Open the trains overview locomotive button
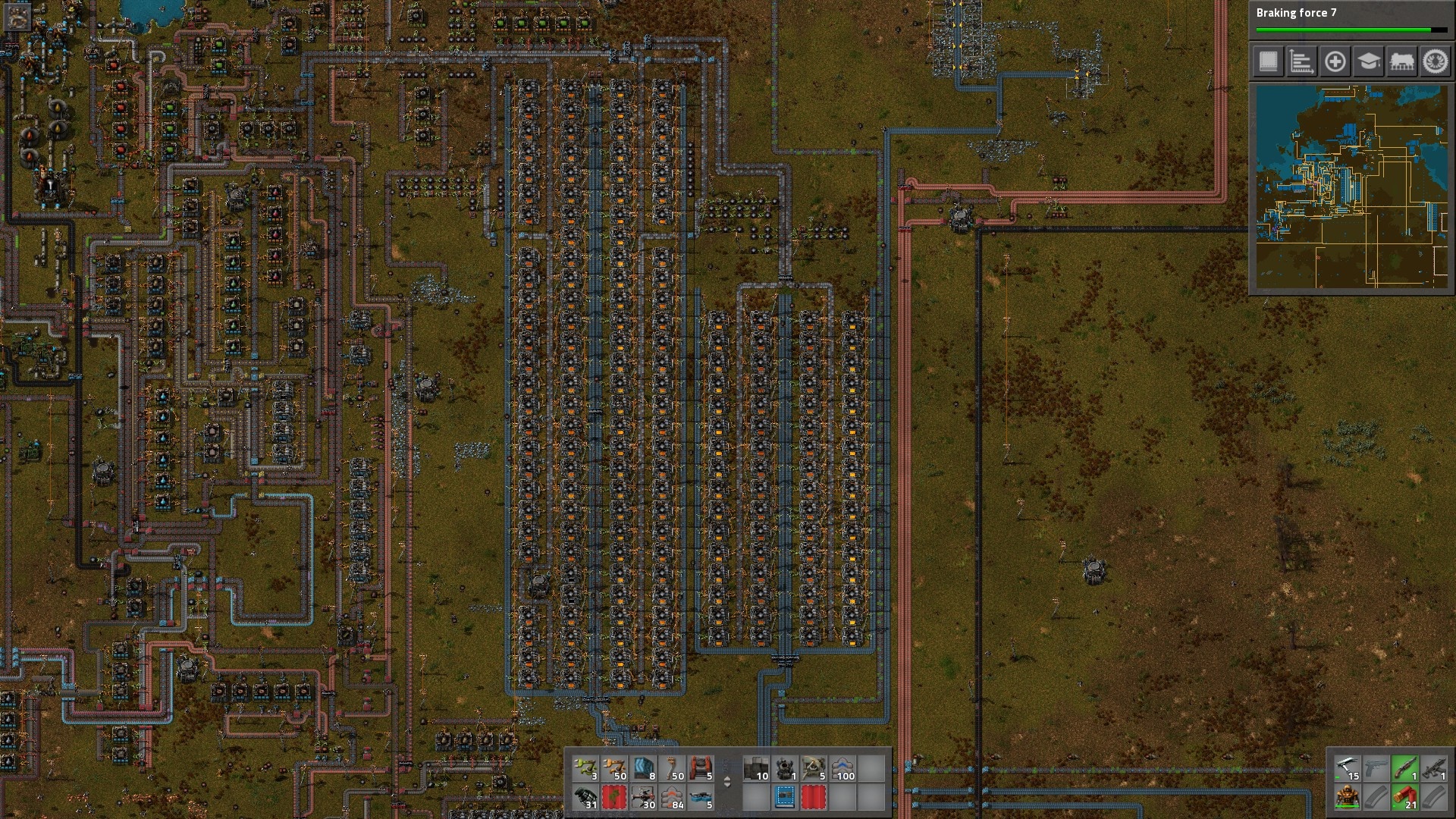Screen dimensions: 1456x819 pos(1401,61)
